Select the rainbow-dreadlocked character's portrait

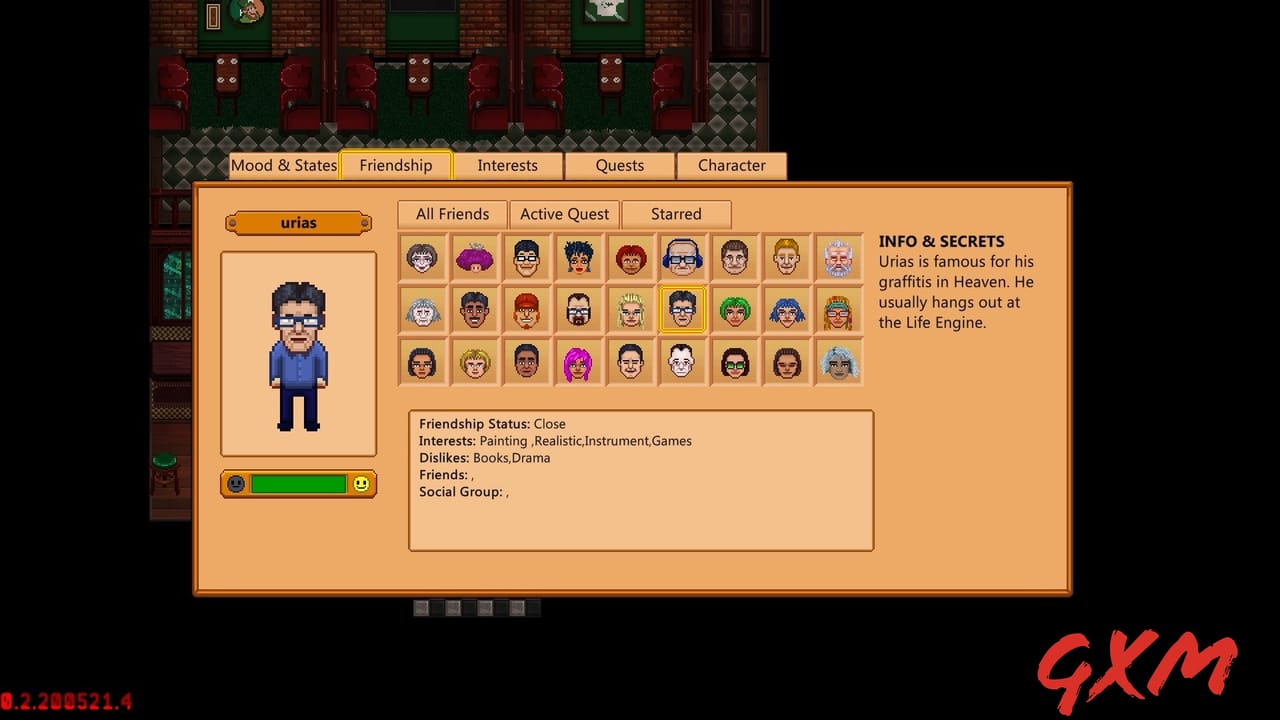(839, 310)
